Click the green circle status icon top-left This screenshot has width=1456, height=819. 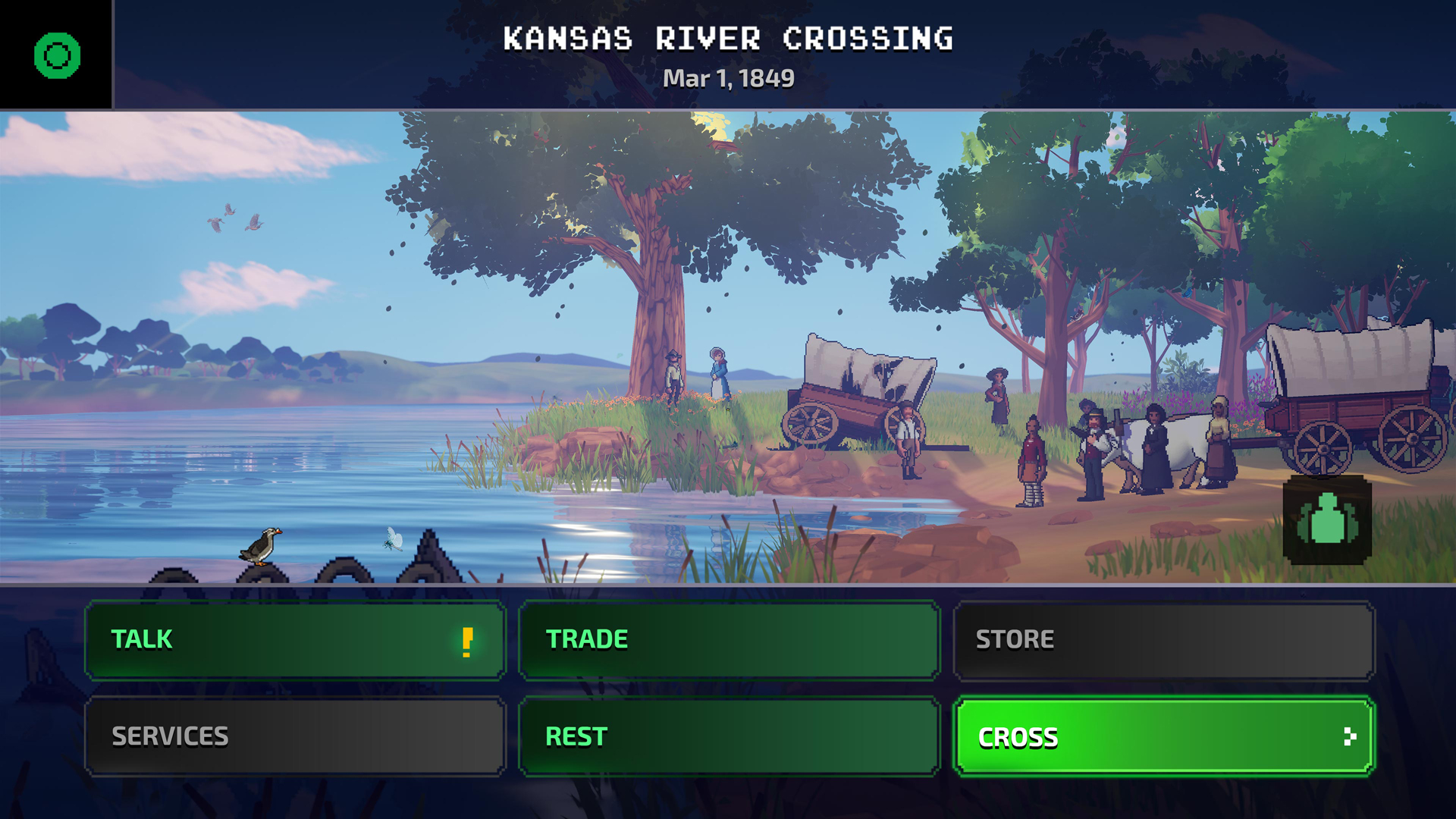pyautogui.click(x=55, y=55)
